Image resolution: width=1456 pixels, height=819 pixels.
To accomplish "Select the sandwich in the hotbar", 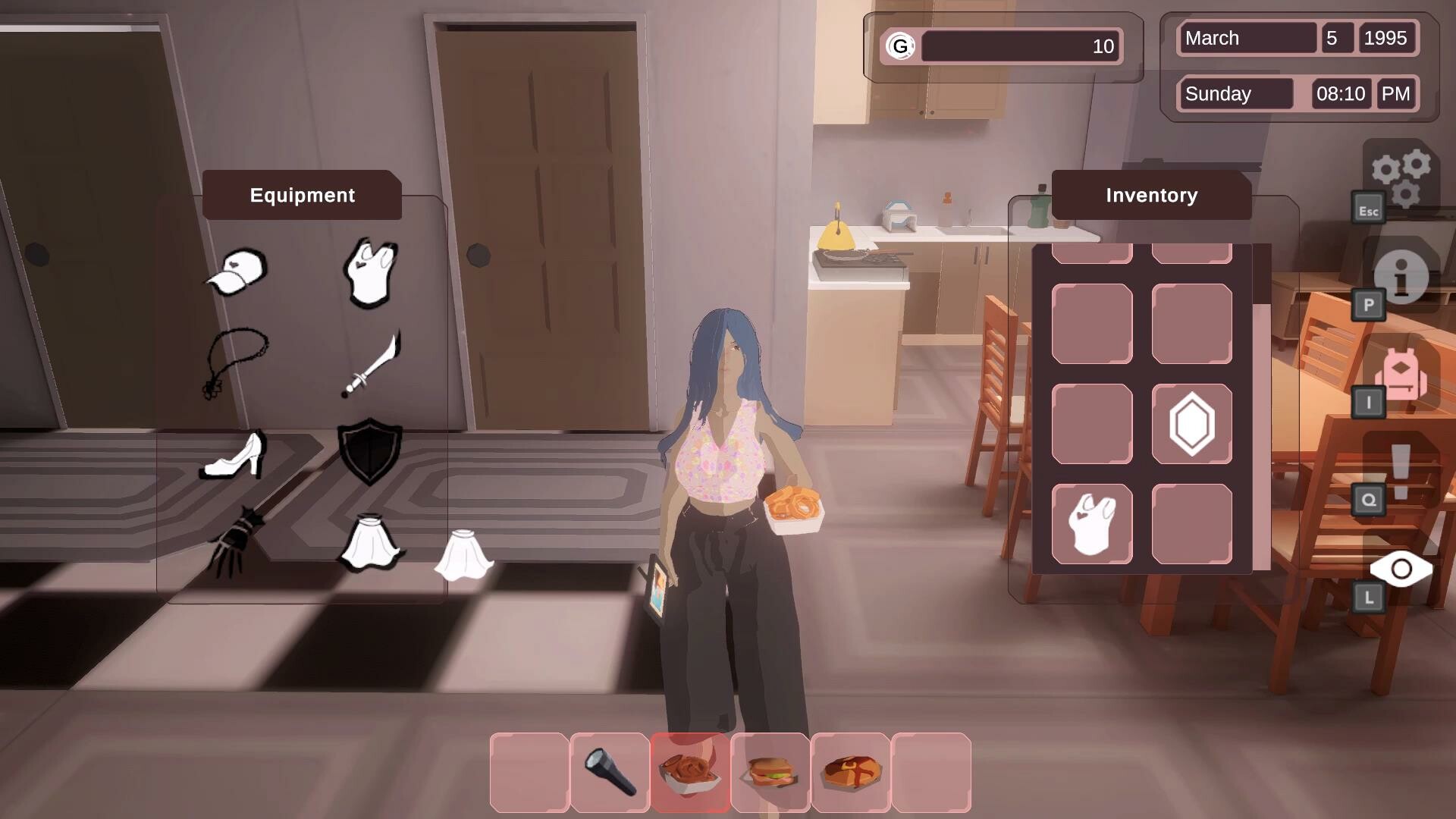I will pyautogui.click(x=771, y=772).
